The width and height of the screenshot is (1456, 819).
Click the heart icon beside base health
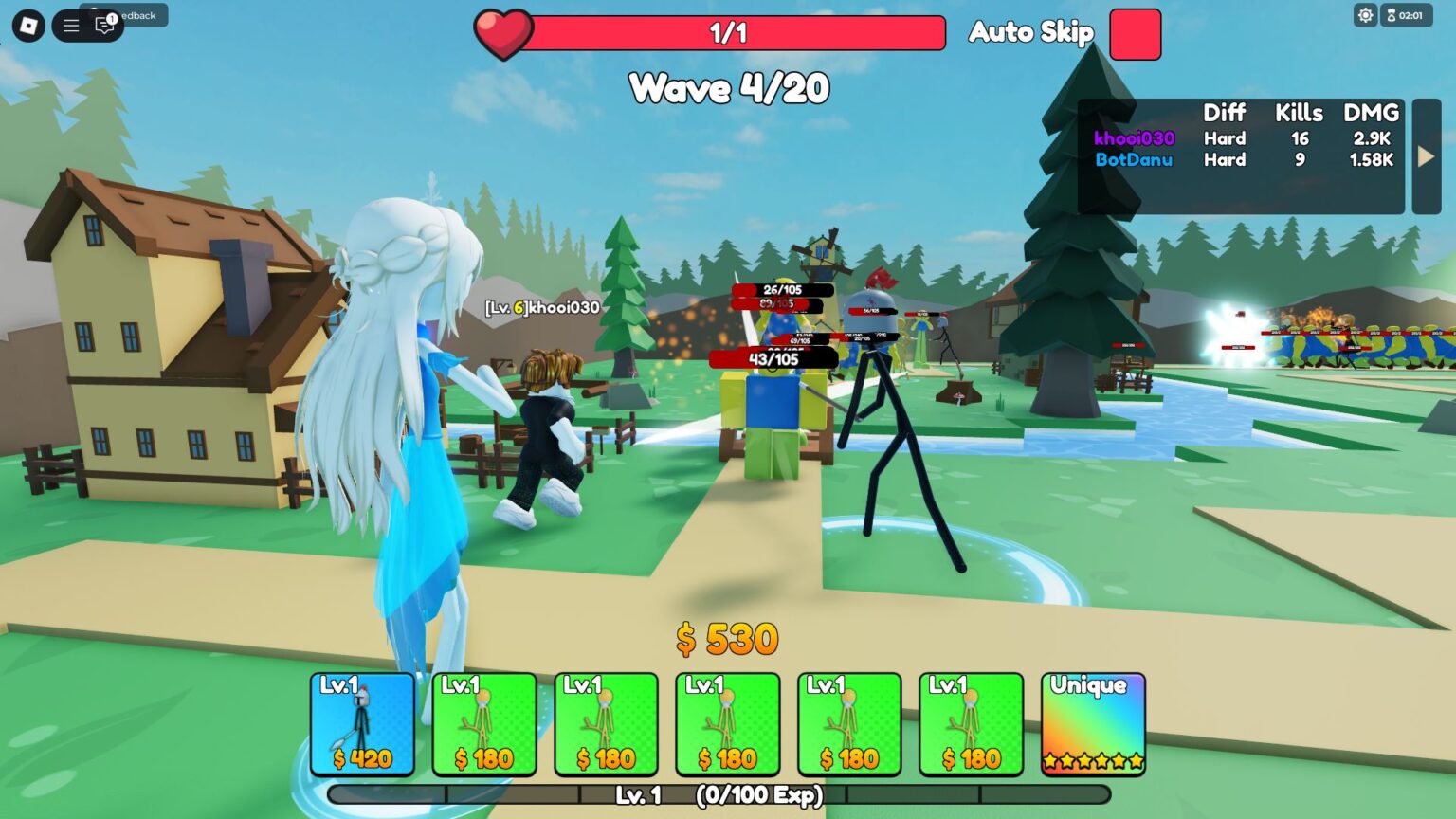click(x=504, y=31)
